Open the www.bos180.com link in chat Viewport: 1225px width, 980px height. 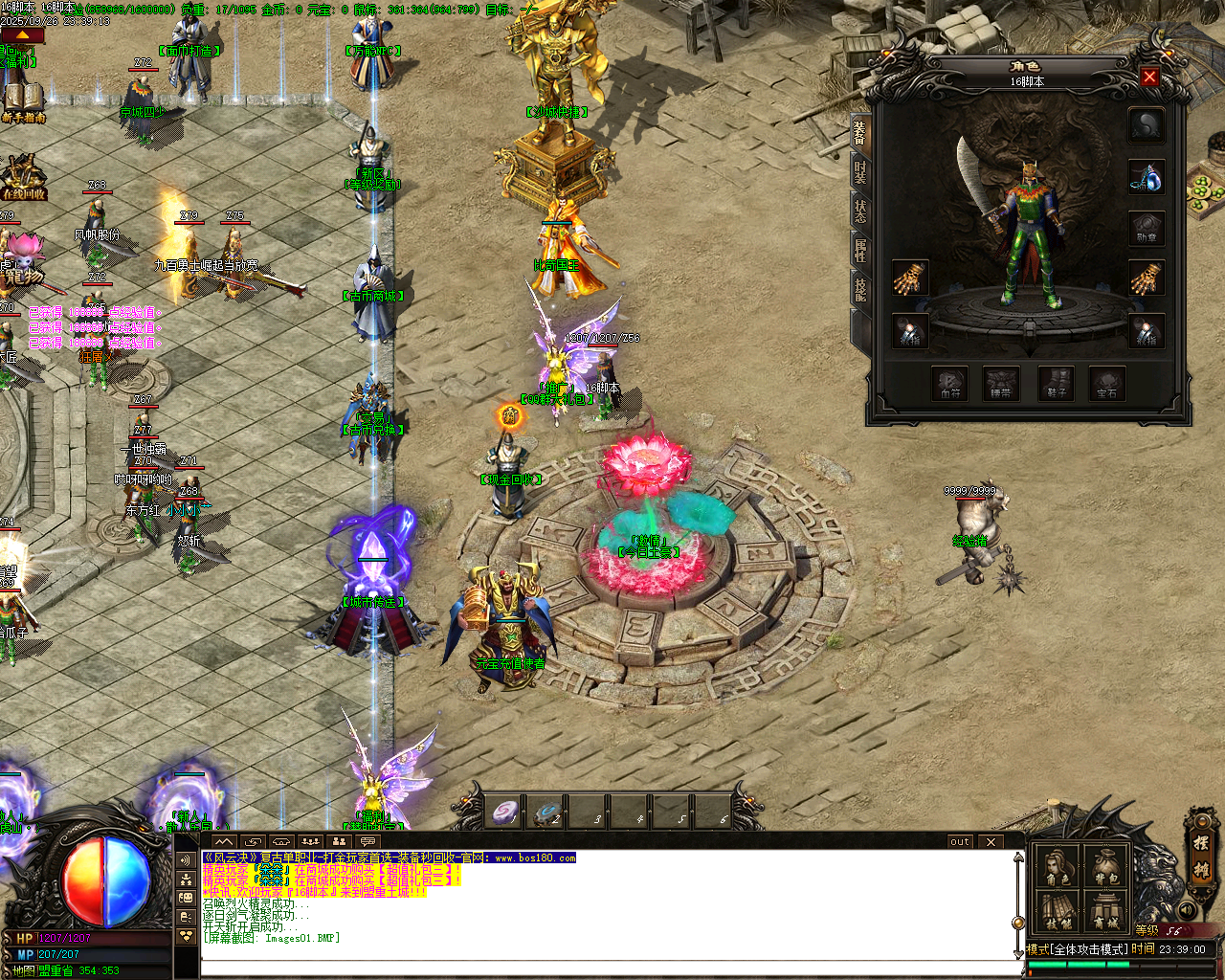click(x=536, y=858)
